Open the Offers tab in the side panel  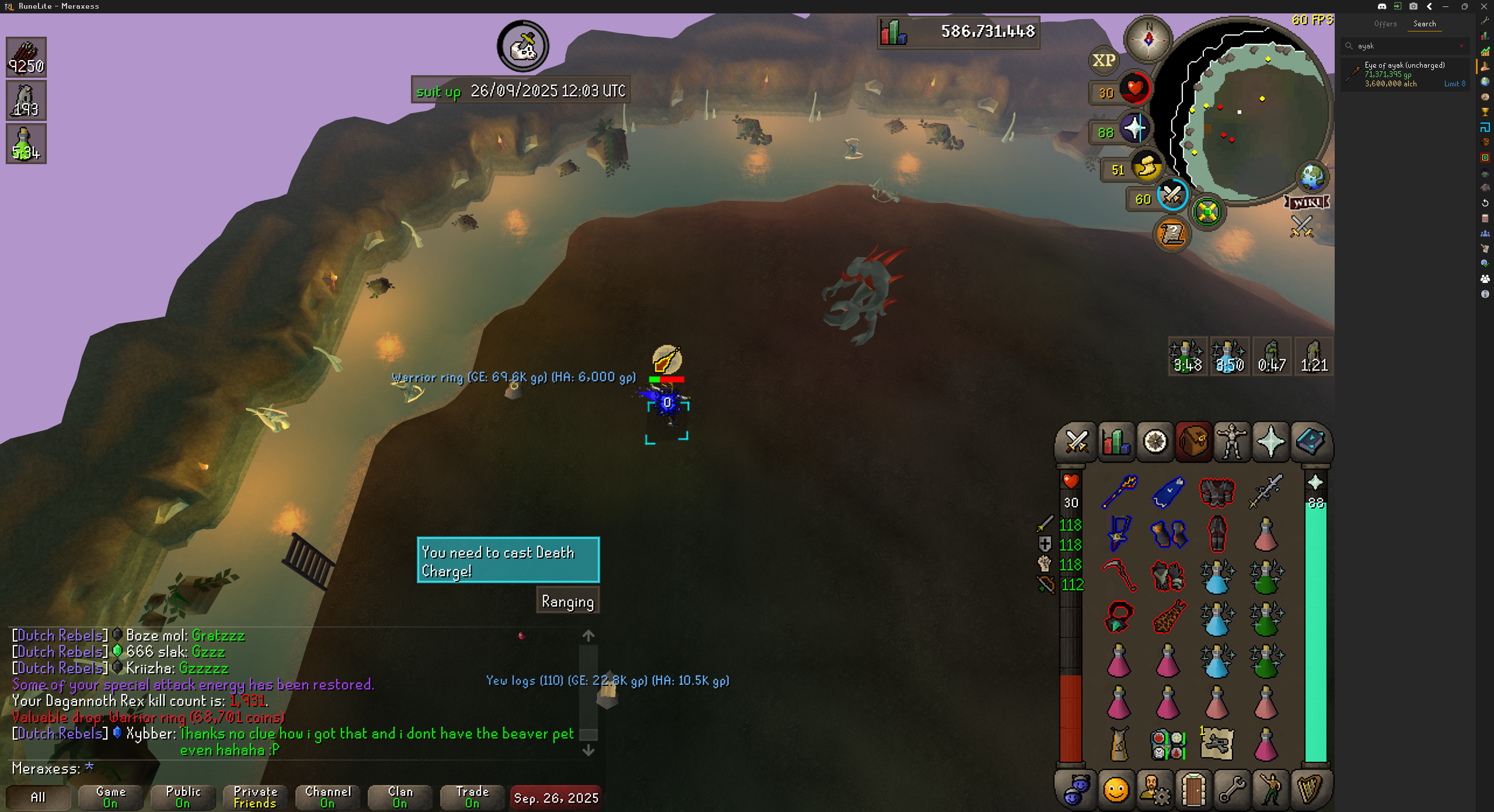(1385, 24)
